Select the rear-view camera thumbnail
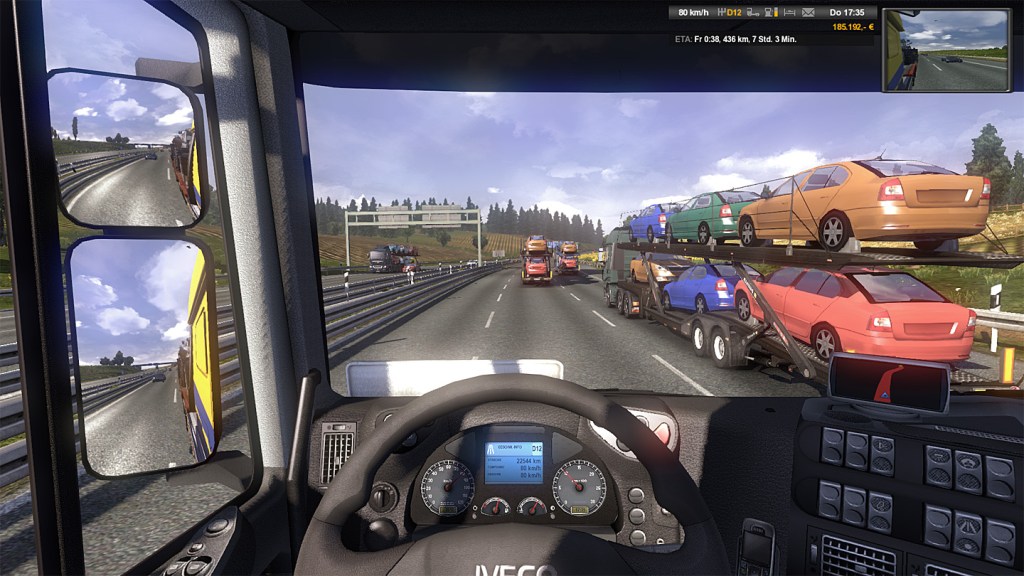Screen dimensions: 1024x576 tap(945, 50)
